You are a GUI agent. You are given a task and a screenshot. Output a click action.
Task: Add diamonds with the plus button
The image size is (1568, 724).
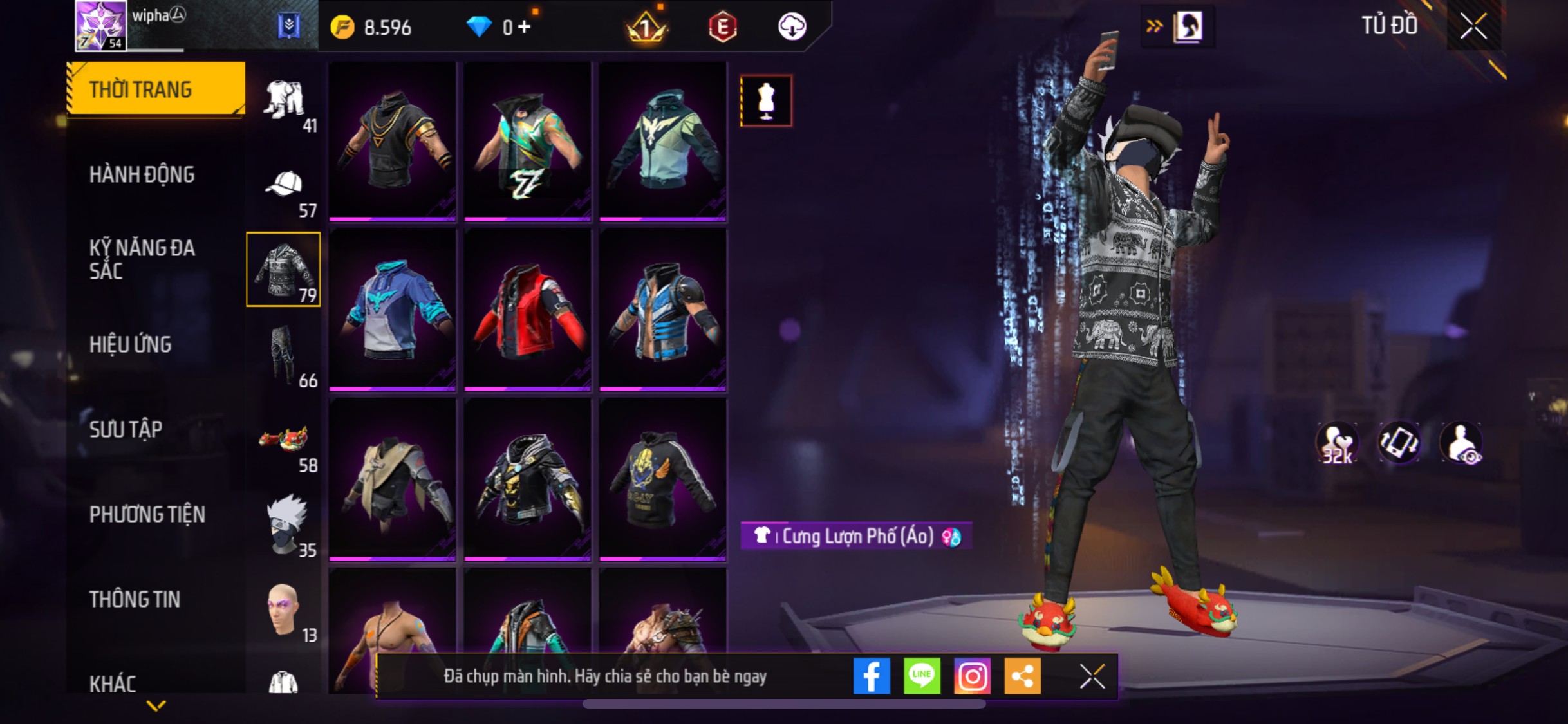coord(525,27)
